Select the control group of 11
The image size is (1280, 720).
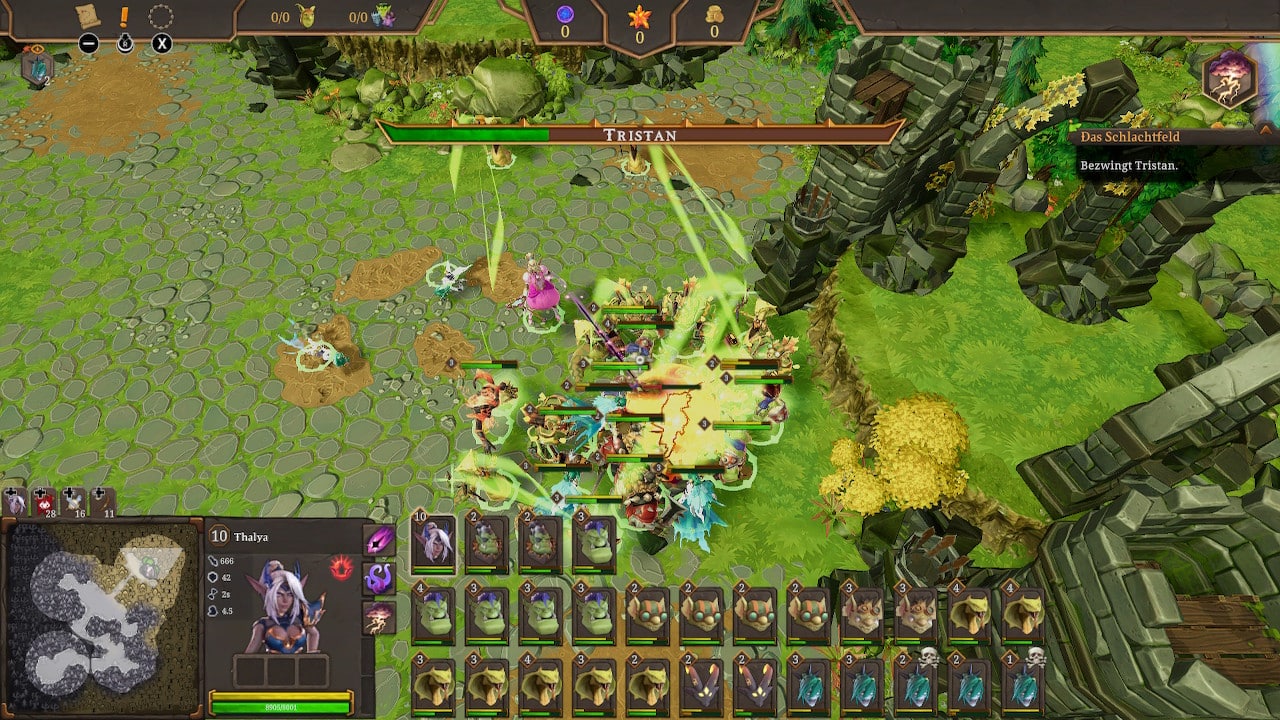point(103,501)
